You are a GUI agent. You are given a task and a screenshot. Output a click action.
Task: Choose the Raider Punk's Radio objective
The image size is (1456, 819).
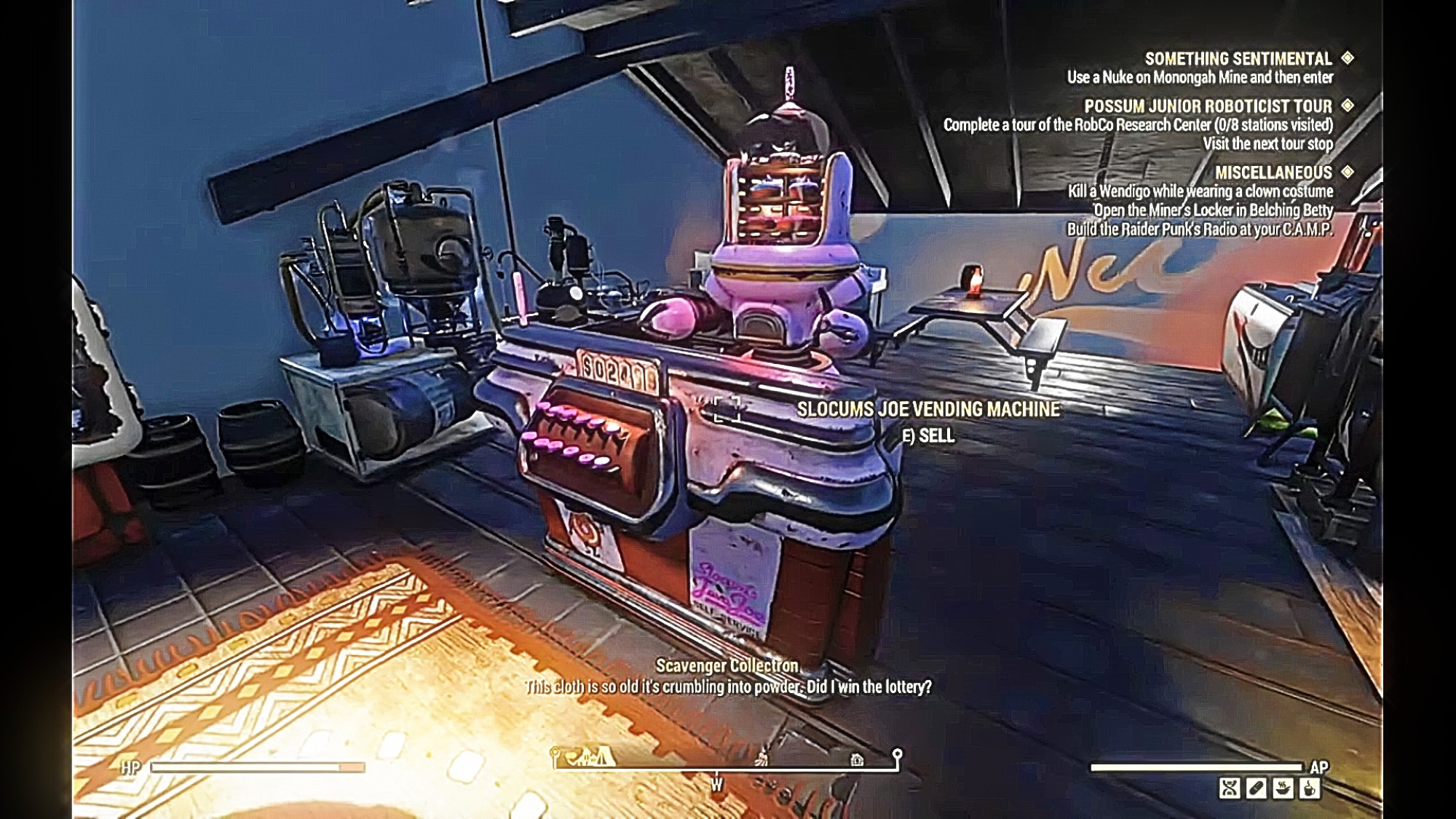click(1200, 229)
